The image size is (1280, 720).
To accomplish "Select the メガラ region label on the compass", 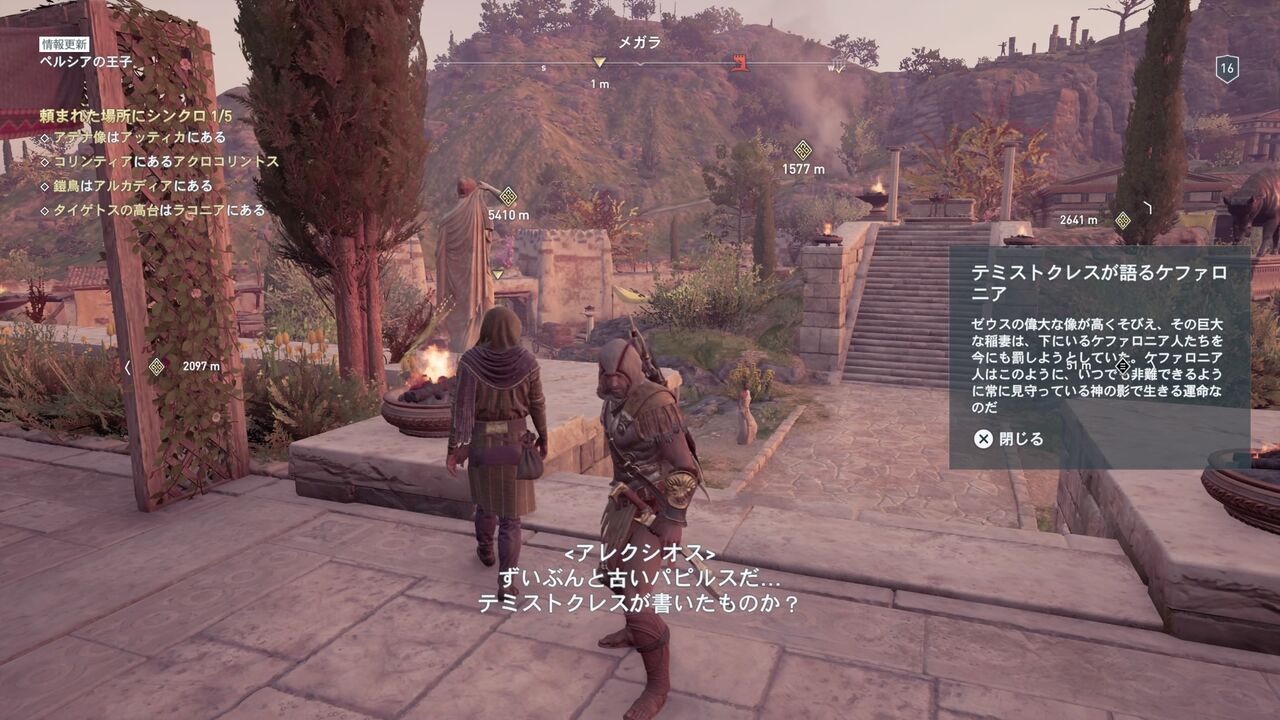I will point(639,44).
